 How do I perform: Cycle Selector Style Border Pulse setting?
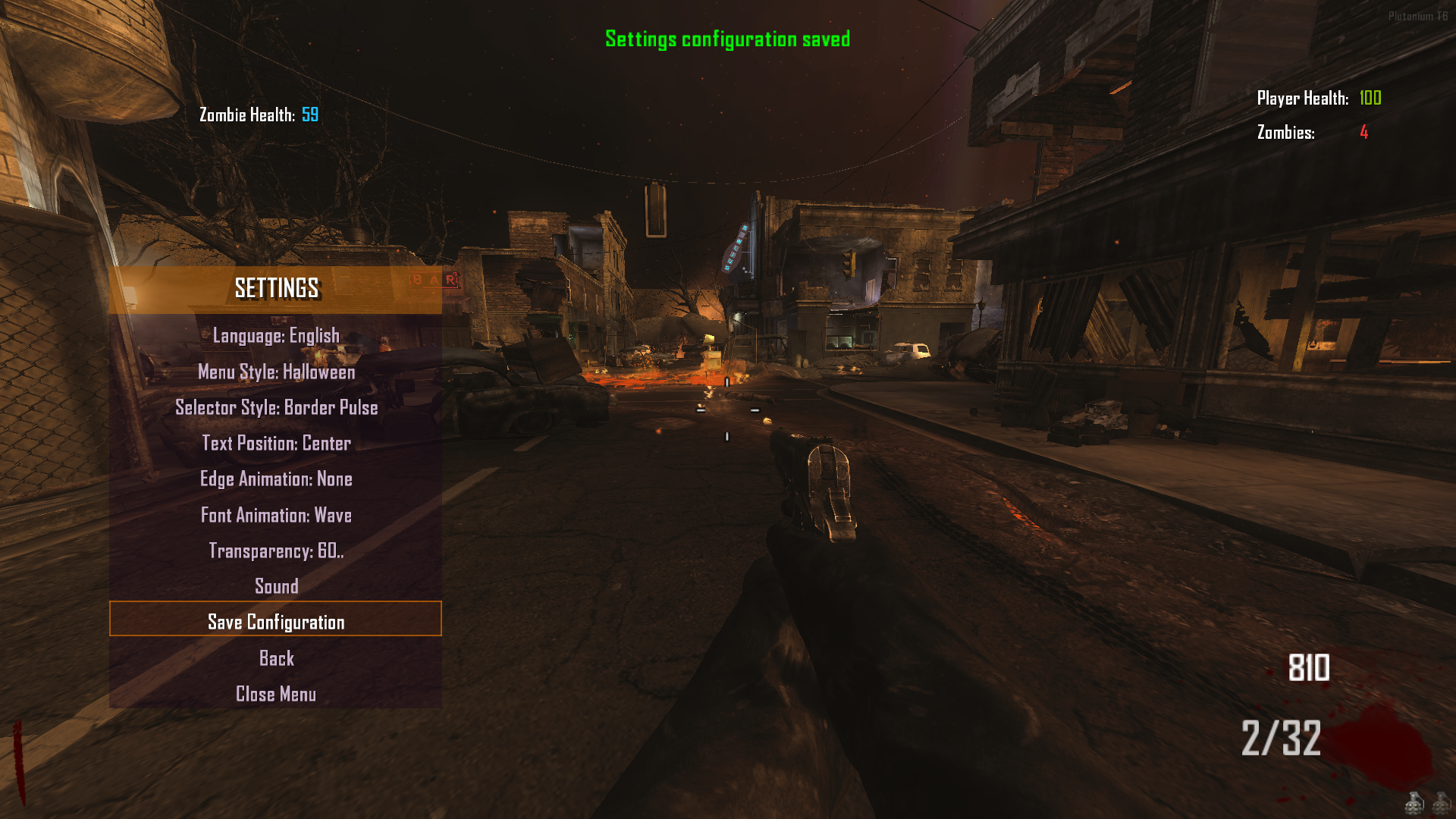click(275, 407)
